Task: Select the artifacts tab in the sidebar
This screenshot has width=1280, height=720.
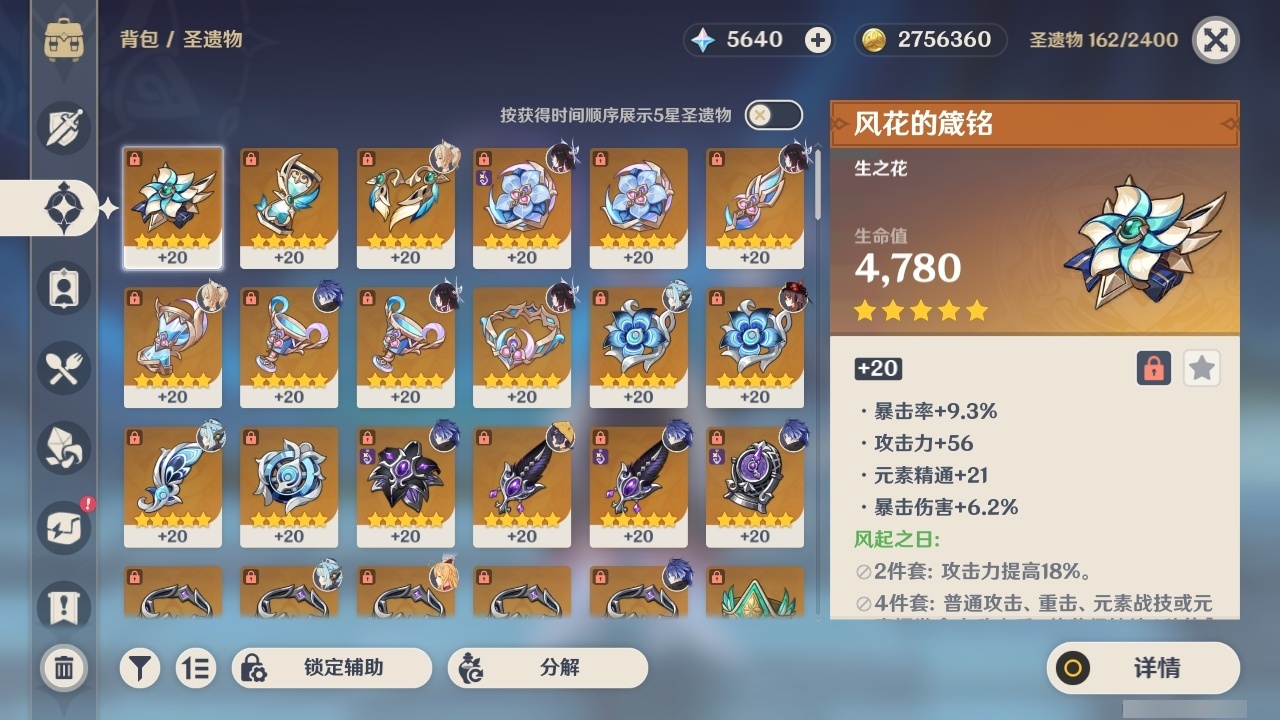Action: [62, 208]
